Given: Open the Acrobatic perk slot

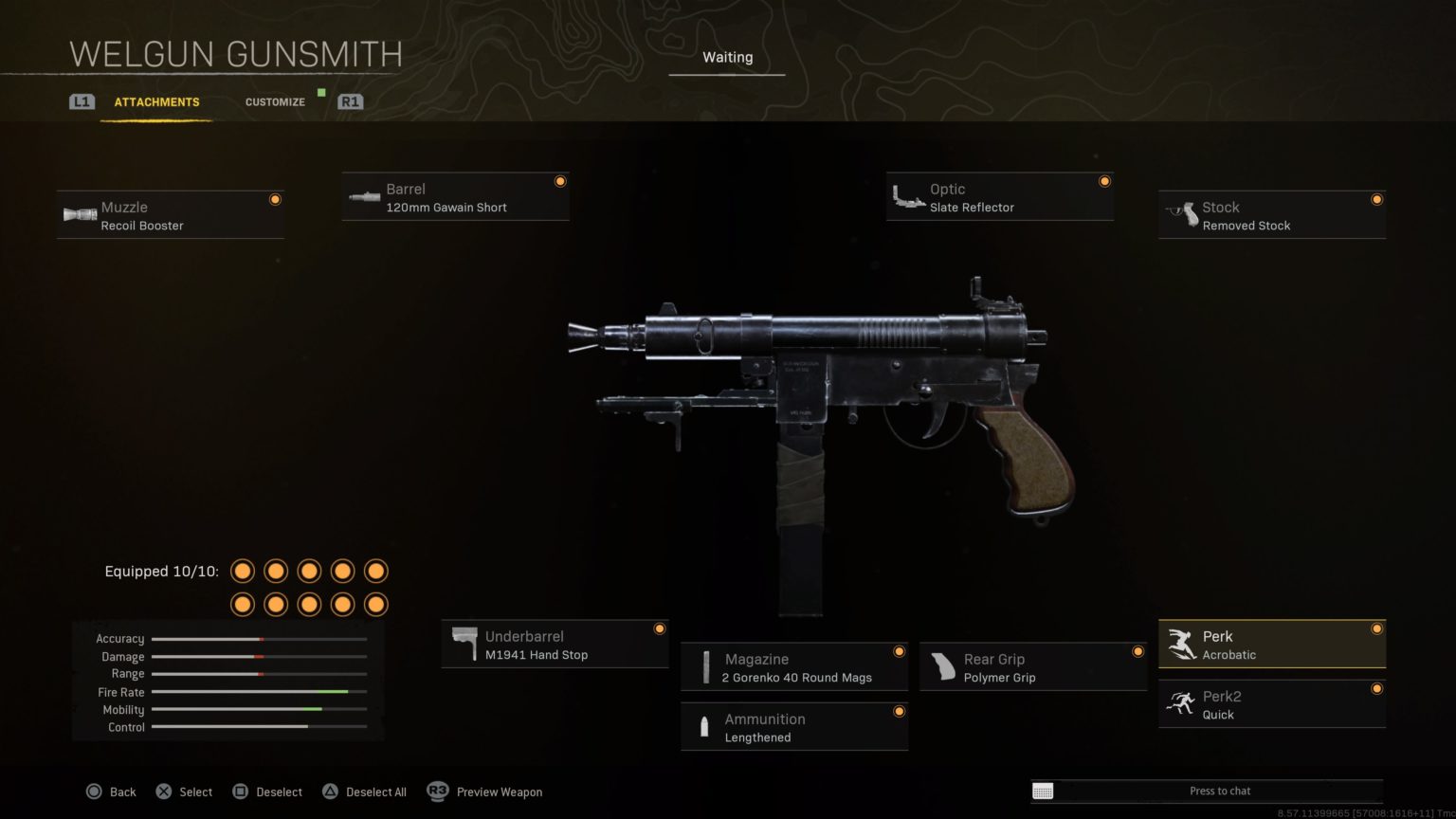Looking at the screenshot, I should coord(1271,644).
